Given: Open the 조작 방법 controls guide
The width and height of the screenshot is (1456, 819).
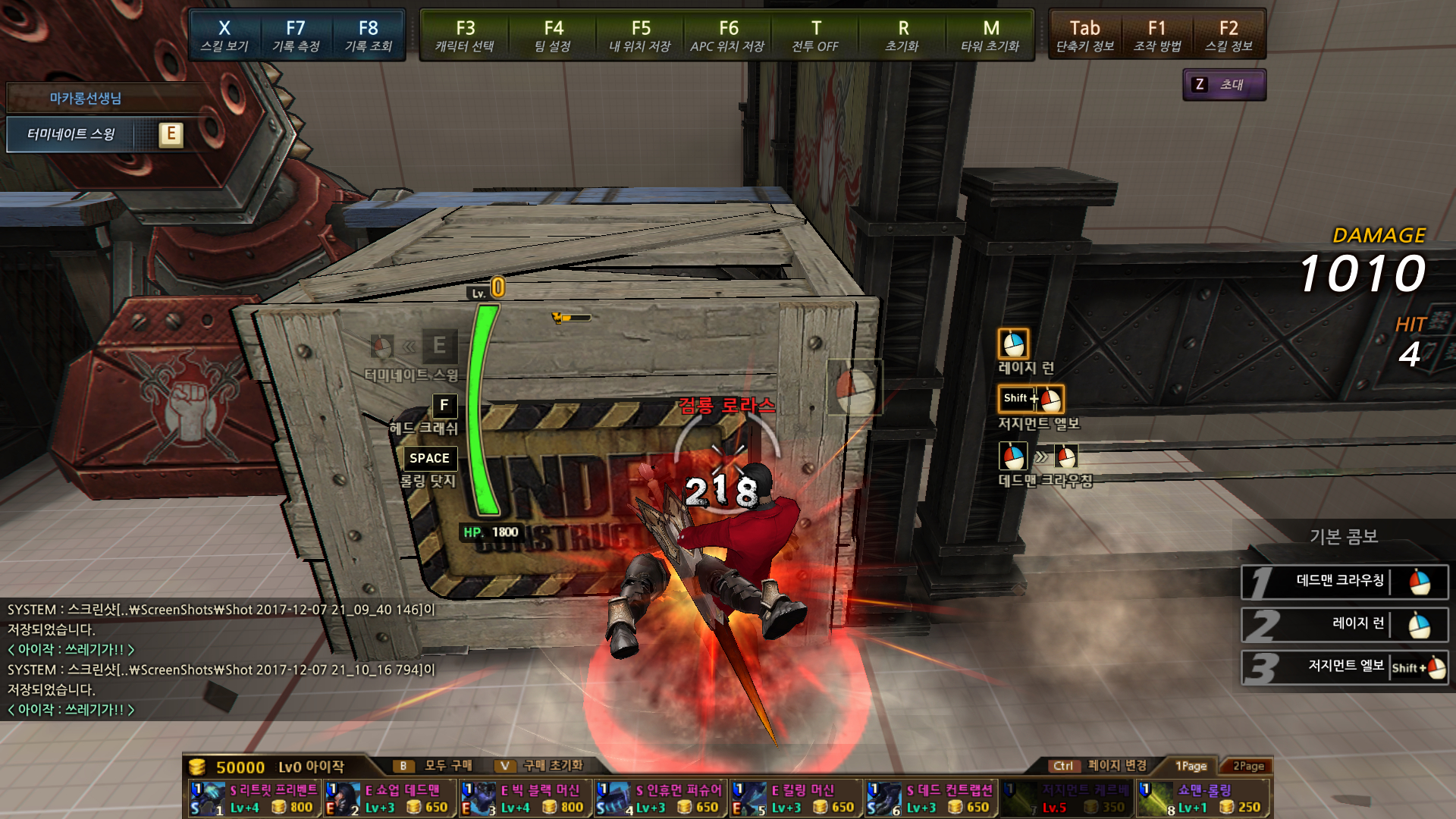Looking at the screenshot, I should point(1156,36).
